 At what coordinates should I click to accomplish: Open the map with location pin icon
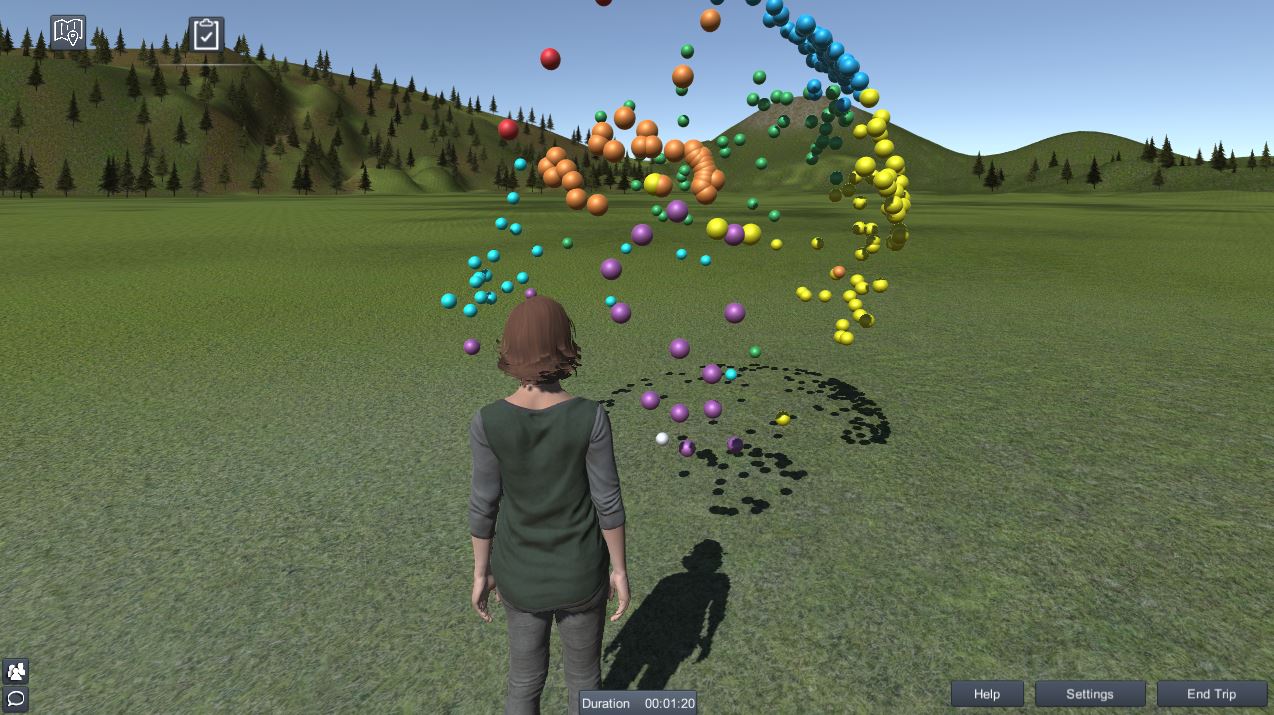(x=68, y=33)
